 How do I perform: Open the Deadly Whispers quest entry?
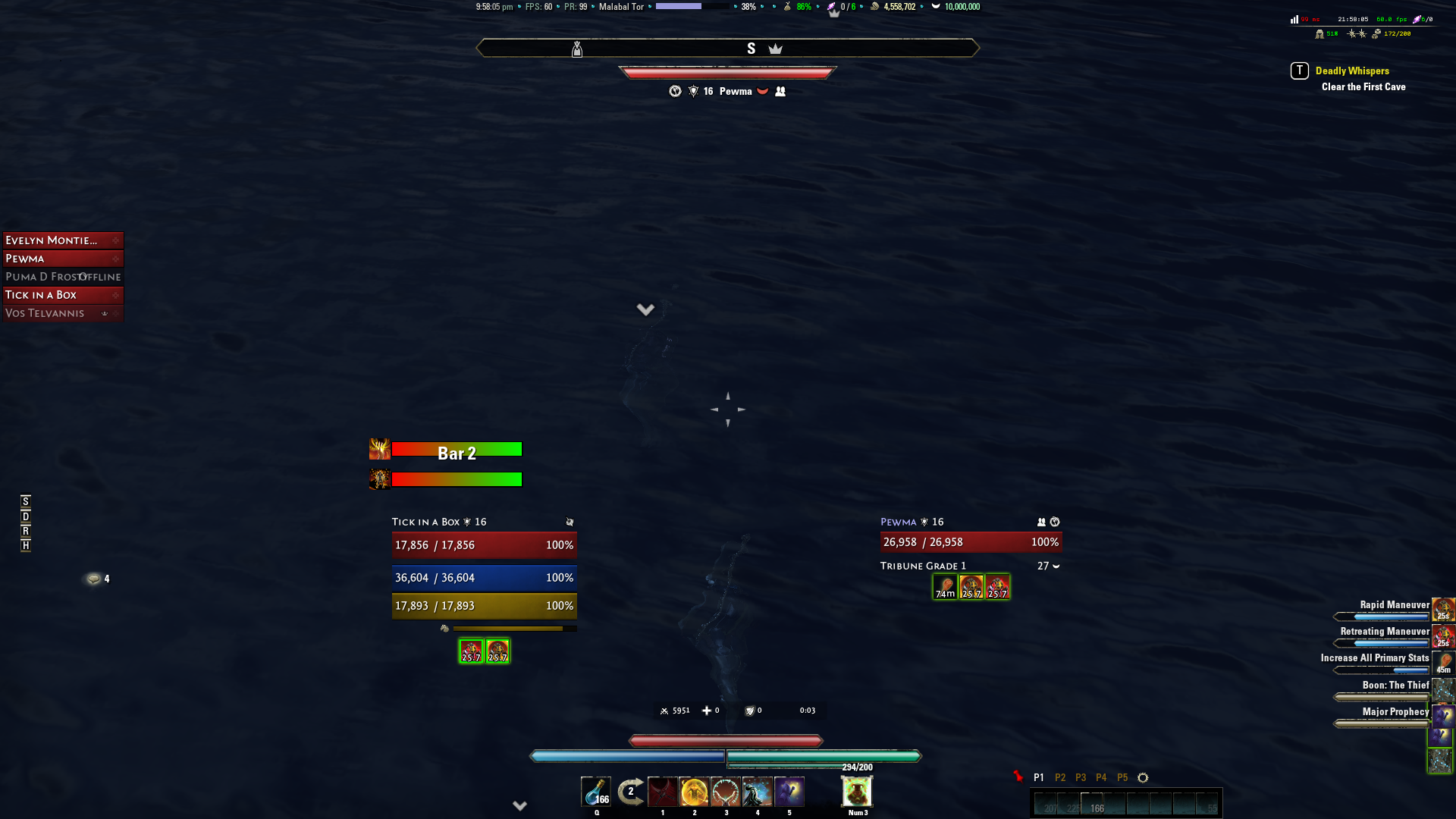click(1353, 71)
